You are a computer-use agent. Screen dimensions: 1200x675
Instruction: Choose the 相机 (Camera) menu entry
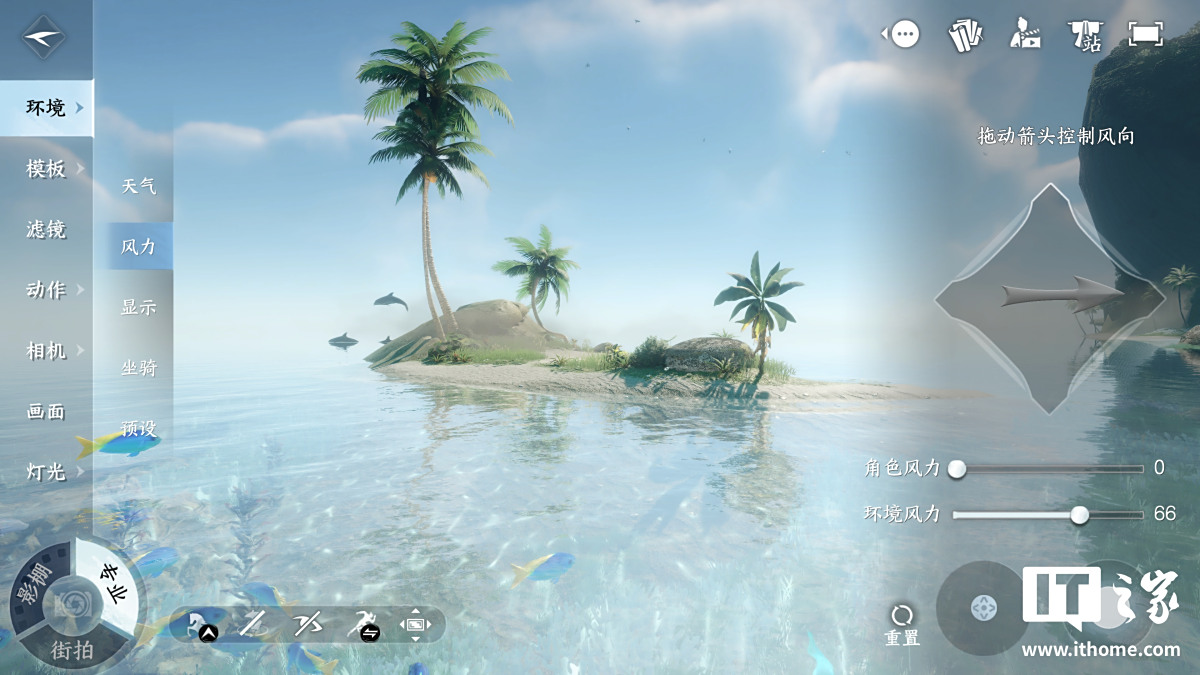click(x=46, y=351)
